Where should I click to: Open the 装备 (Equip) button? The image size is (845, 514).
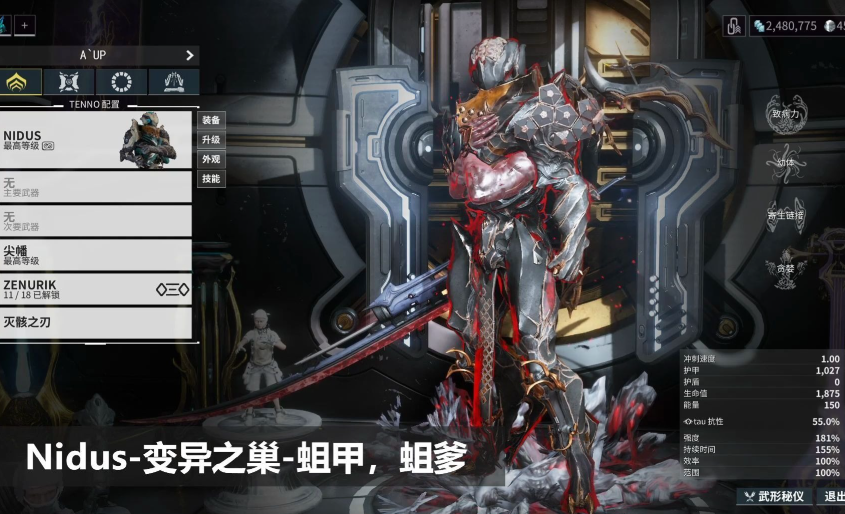(211, 120)
